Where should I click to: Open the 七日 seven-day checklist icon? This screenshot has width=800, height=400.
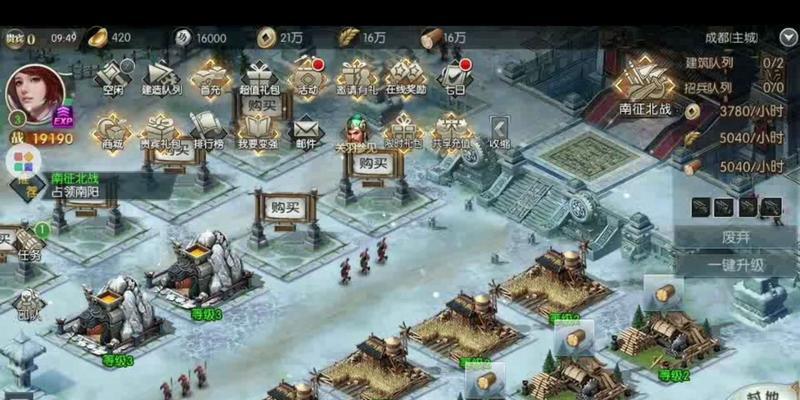pos(455,74)
